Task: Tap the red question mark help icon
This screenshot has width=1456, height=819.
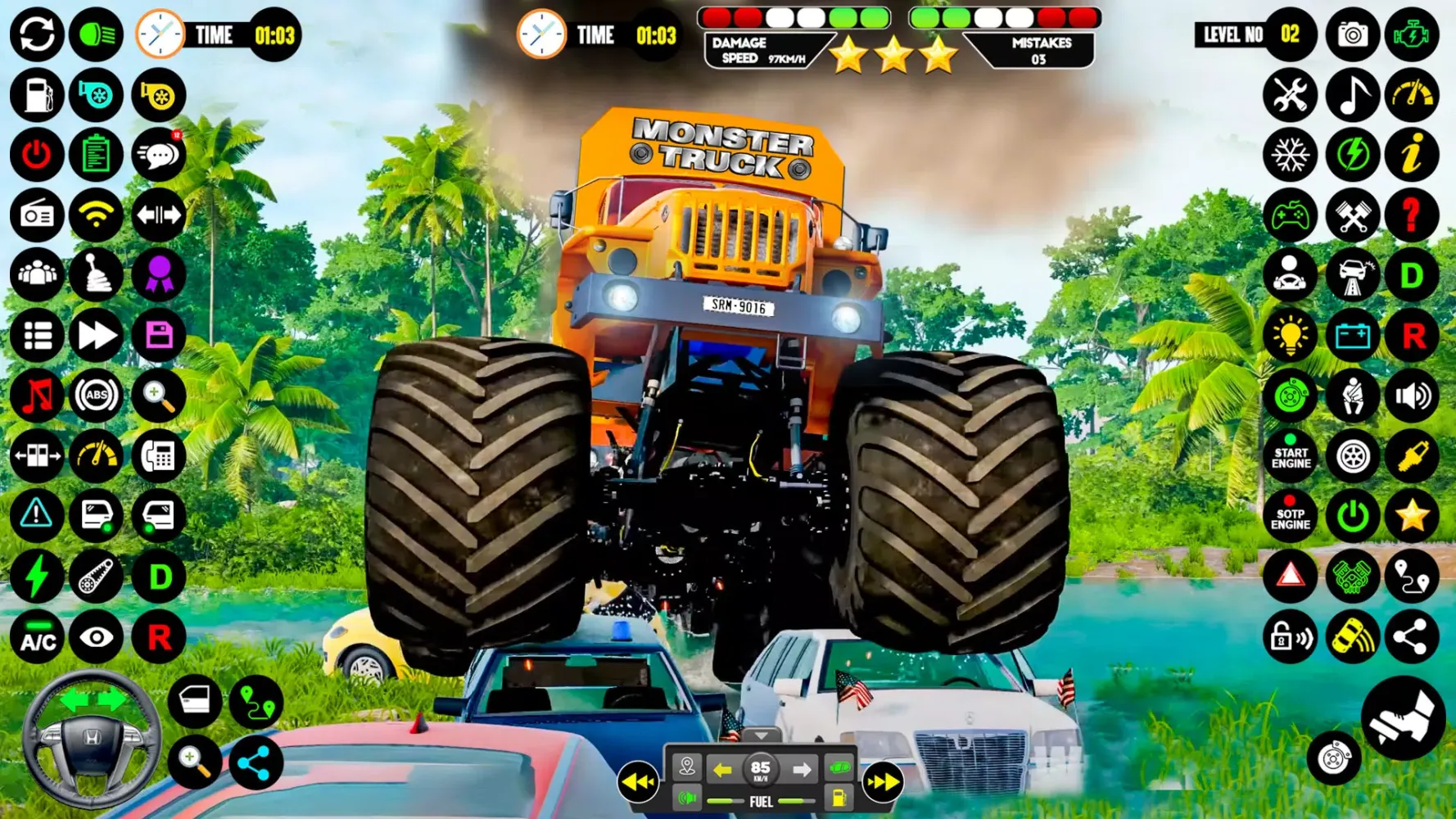Action: [1411, 215]
